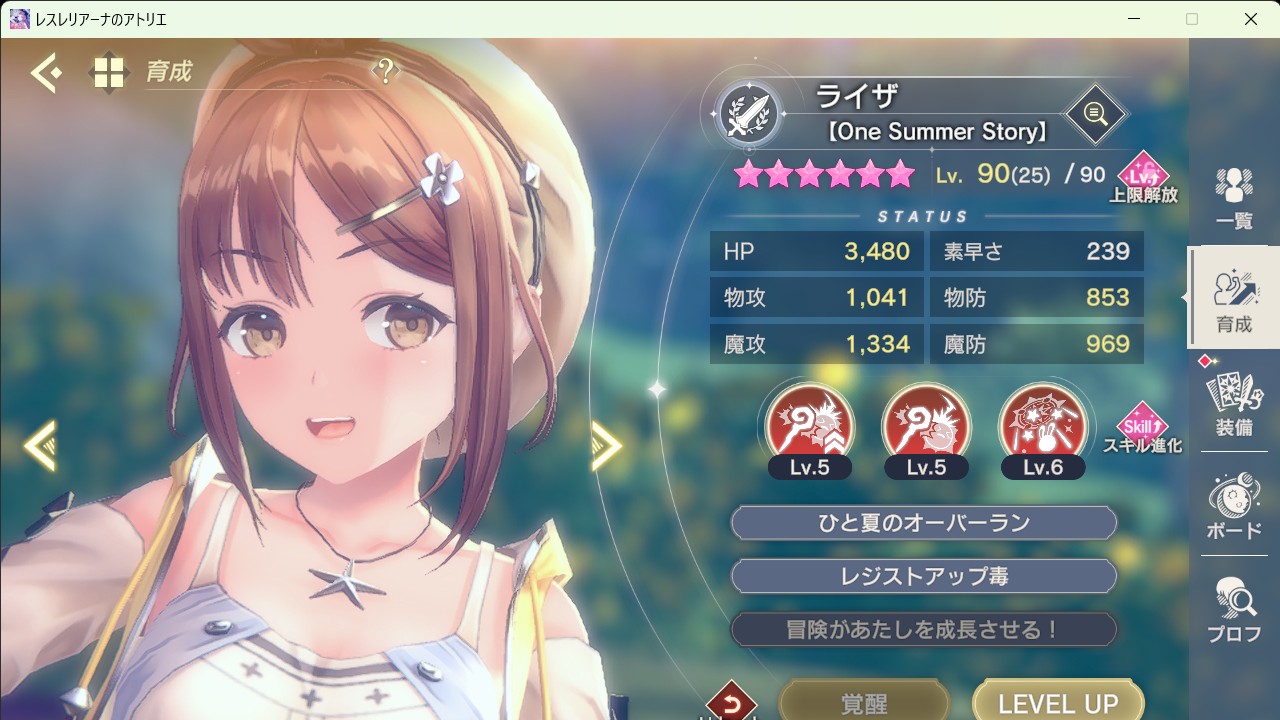Open the four-square grid menu
The height and width of the screenshot is (720, 1280).
point(108,73)
